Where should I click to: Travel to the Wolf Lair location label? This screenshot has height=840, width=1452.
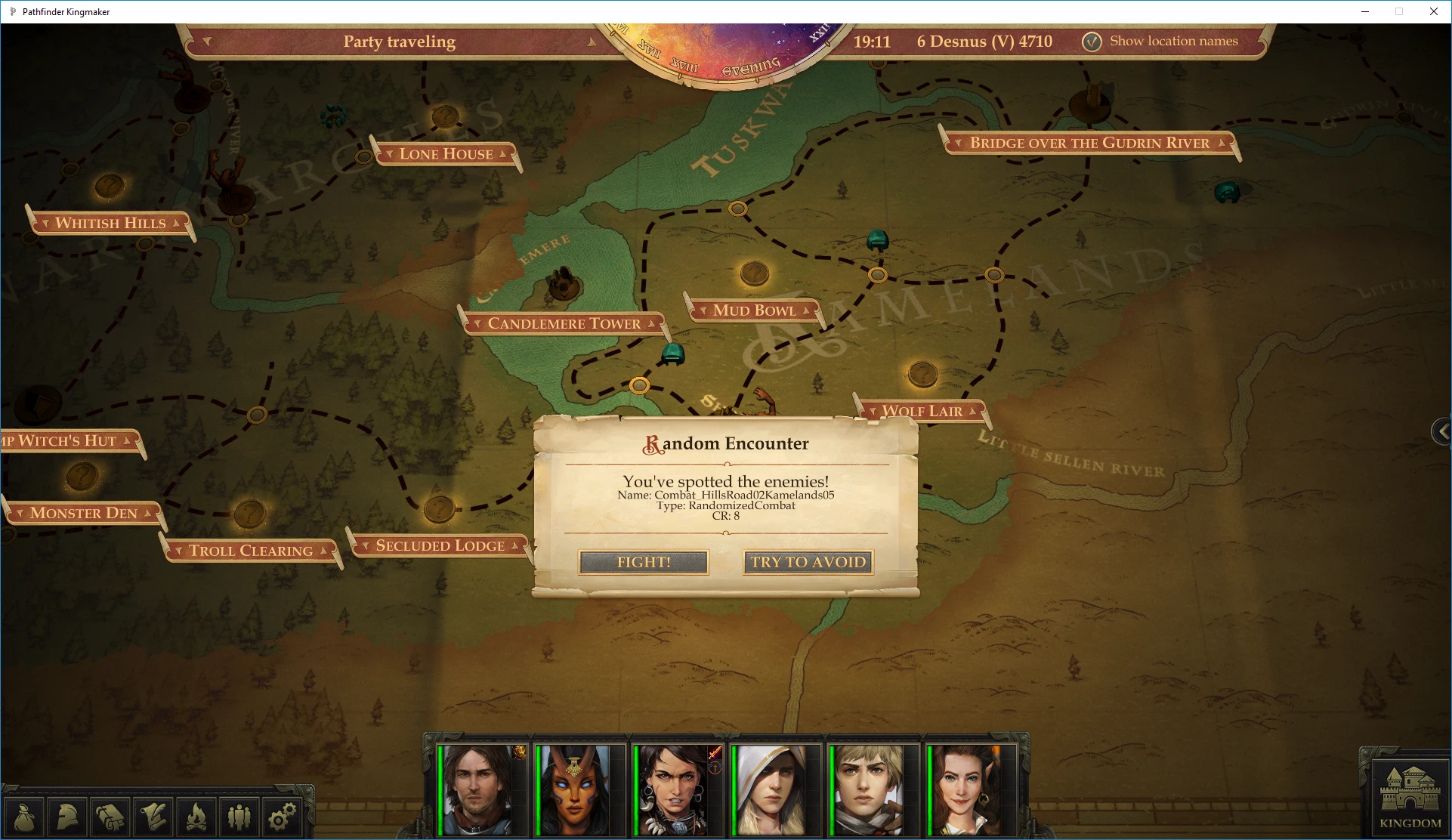(922, 410)
